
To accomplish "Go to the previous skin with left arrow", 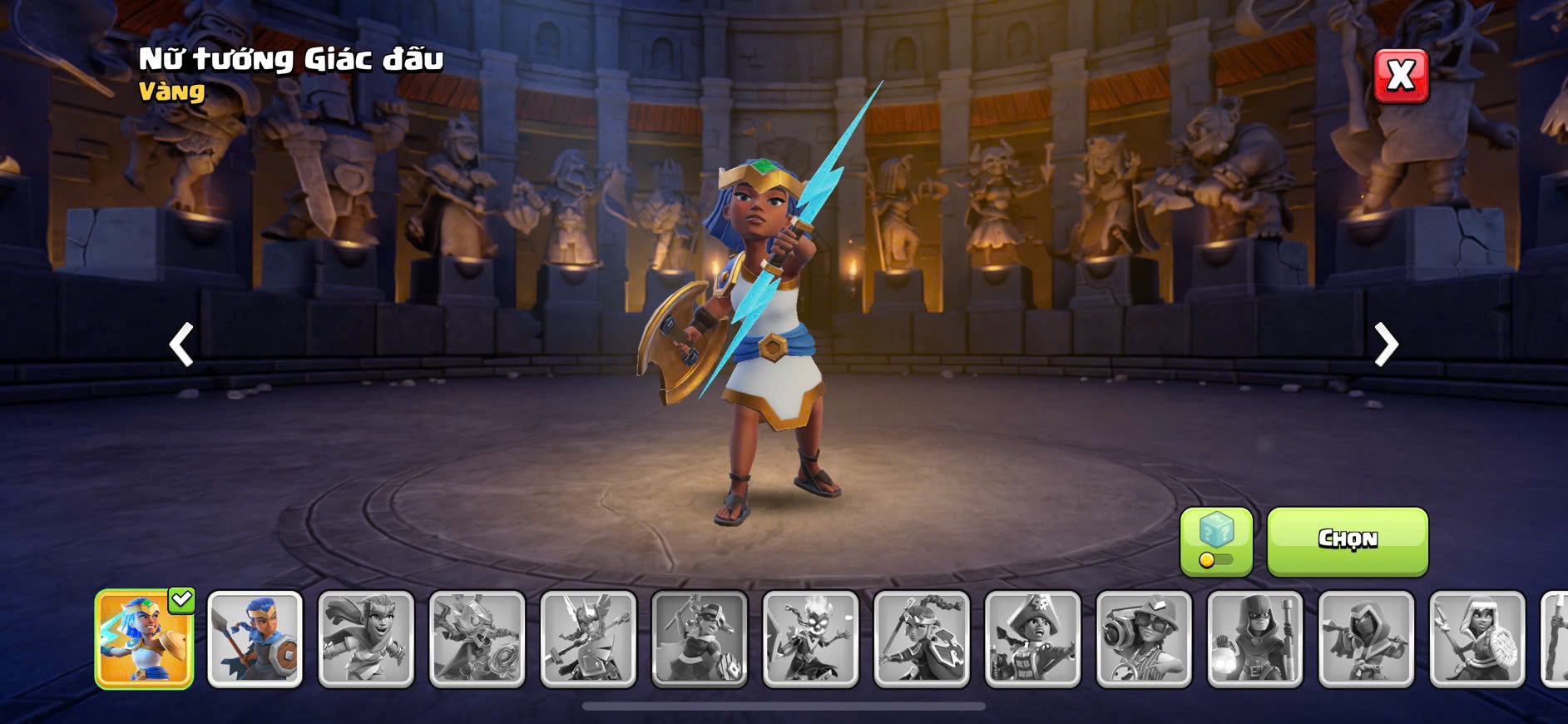I will (181, 344).
